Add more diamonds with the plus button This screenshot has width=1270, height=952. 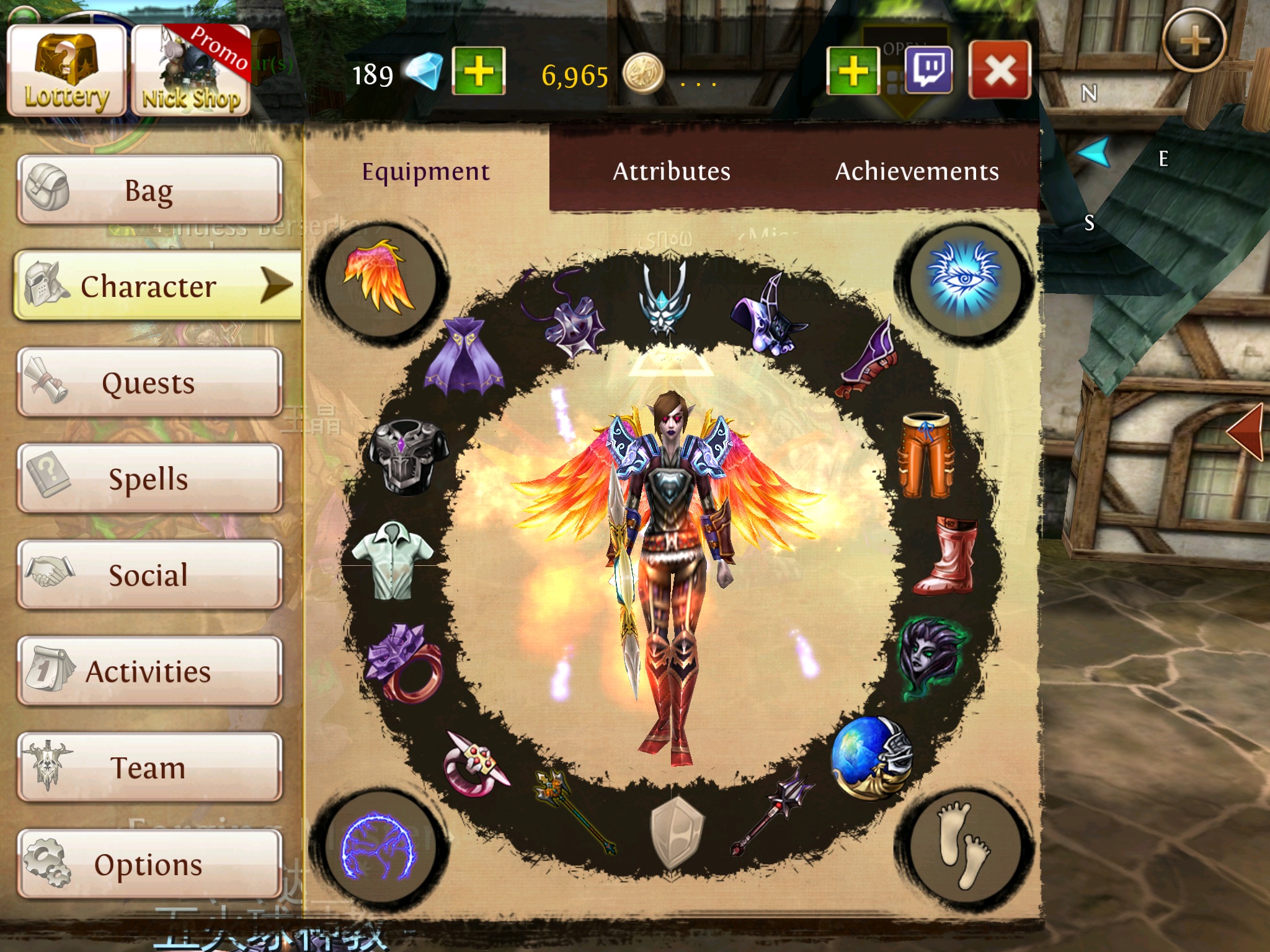pyautogui.click(x=478, y=71)
